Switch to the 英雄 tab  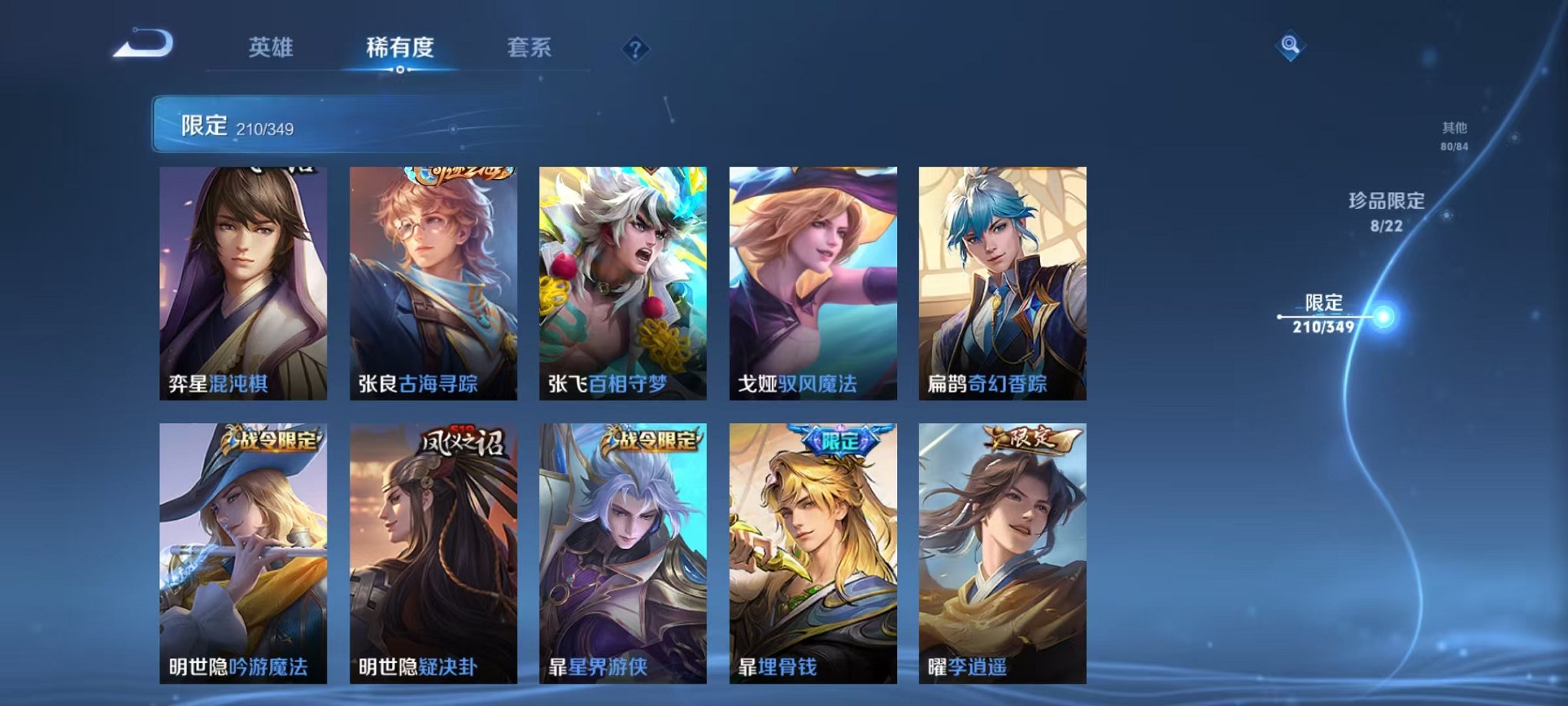point(271,46)
